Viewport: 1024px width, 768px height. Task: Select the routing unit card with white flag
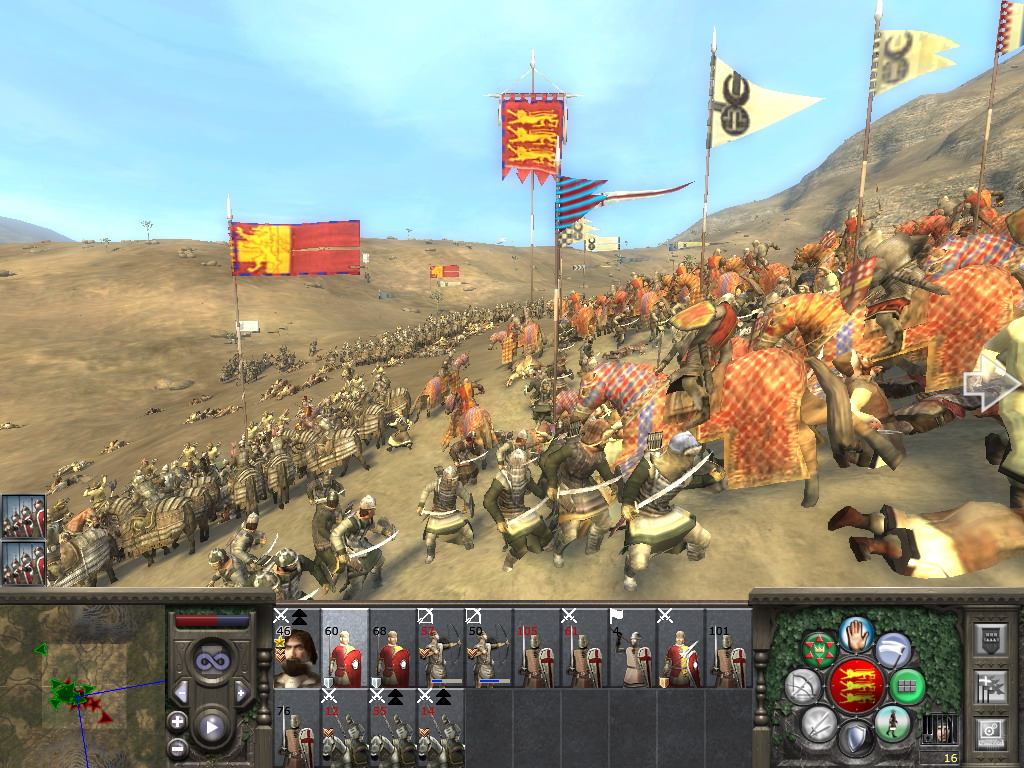632,648
